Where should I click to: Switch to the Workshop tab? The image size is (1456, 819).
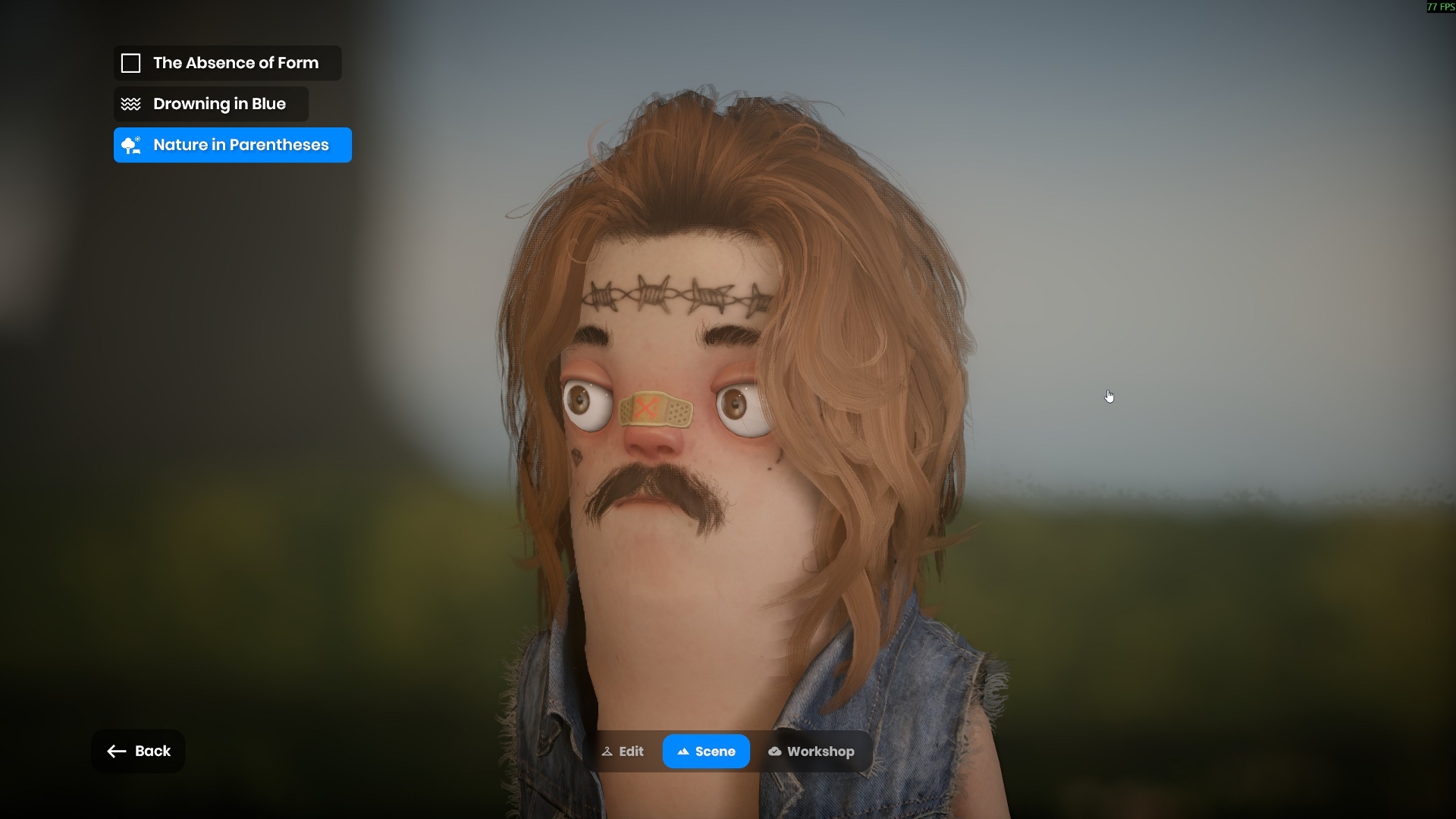pyautogui.click(x=811, y=752)
